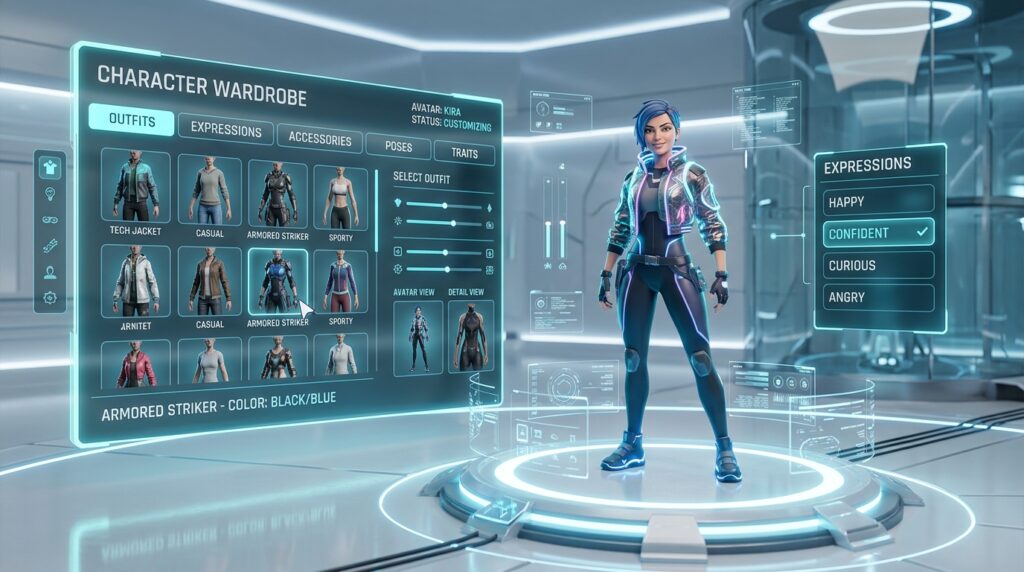Set the expression to Angry

tap(879, 297)
